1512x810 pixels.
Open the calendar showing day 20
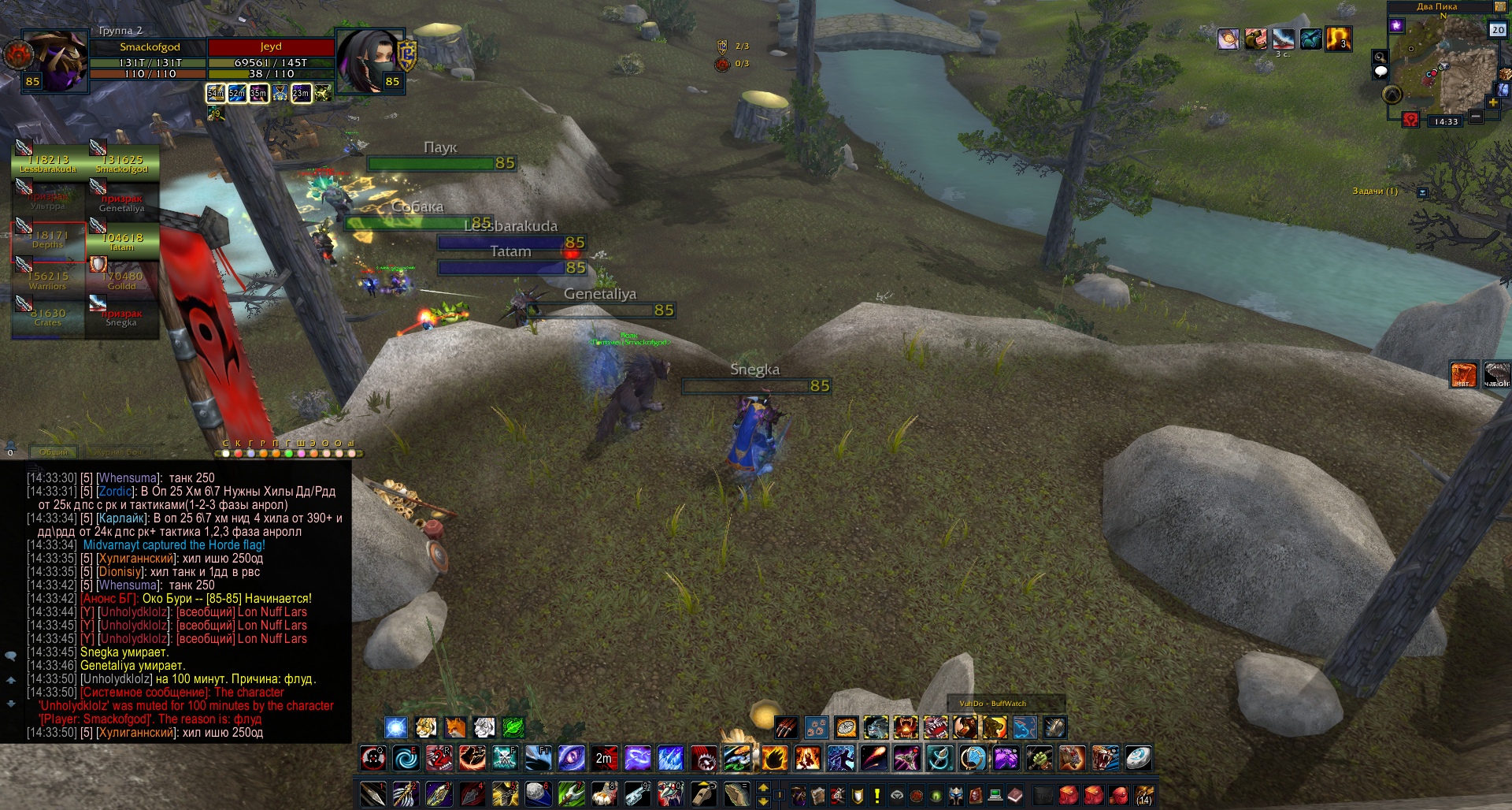pyautogui.click(x=1497, y=30)
